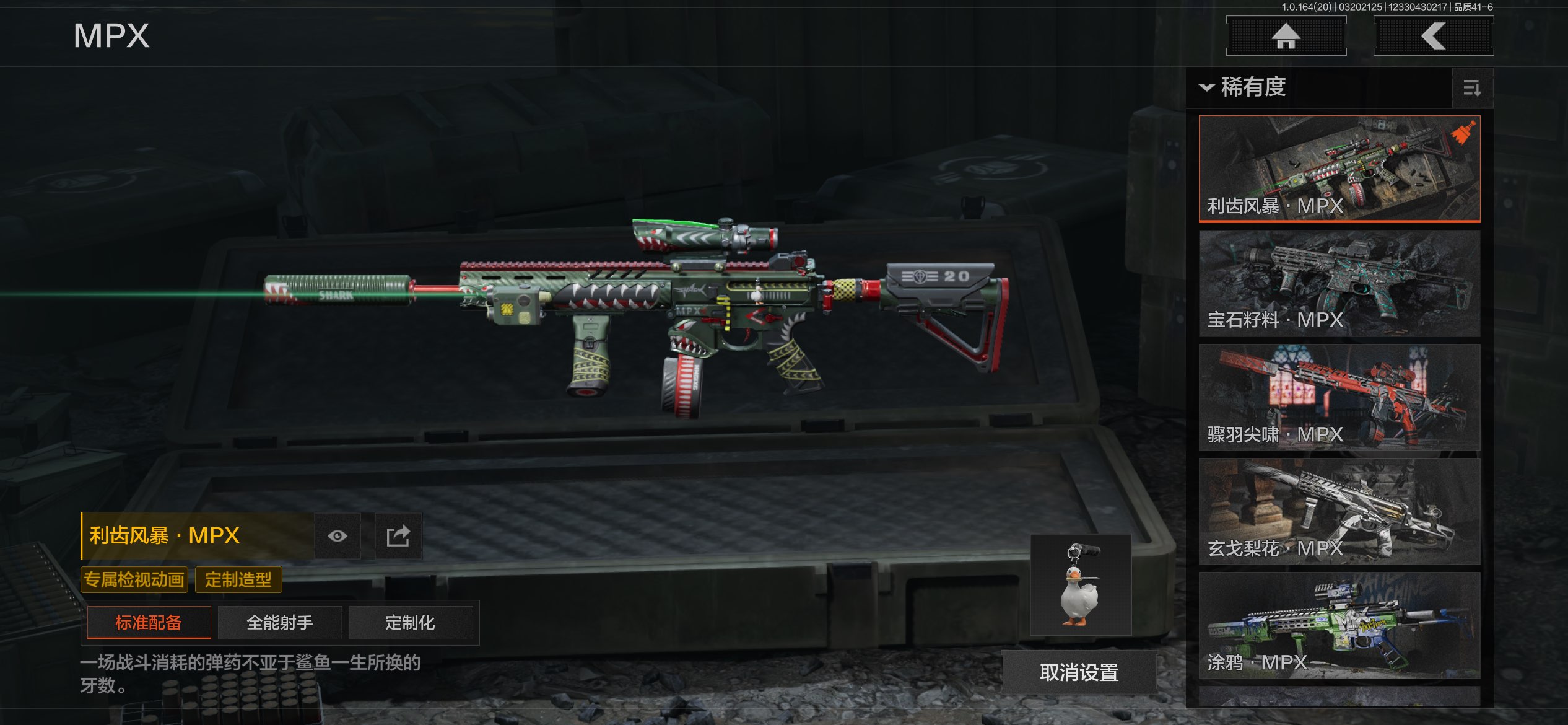The height and width of the screenshot is (725, 1568).
Task: Share the weapon skin
Action: [398, 536]
